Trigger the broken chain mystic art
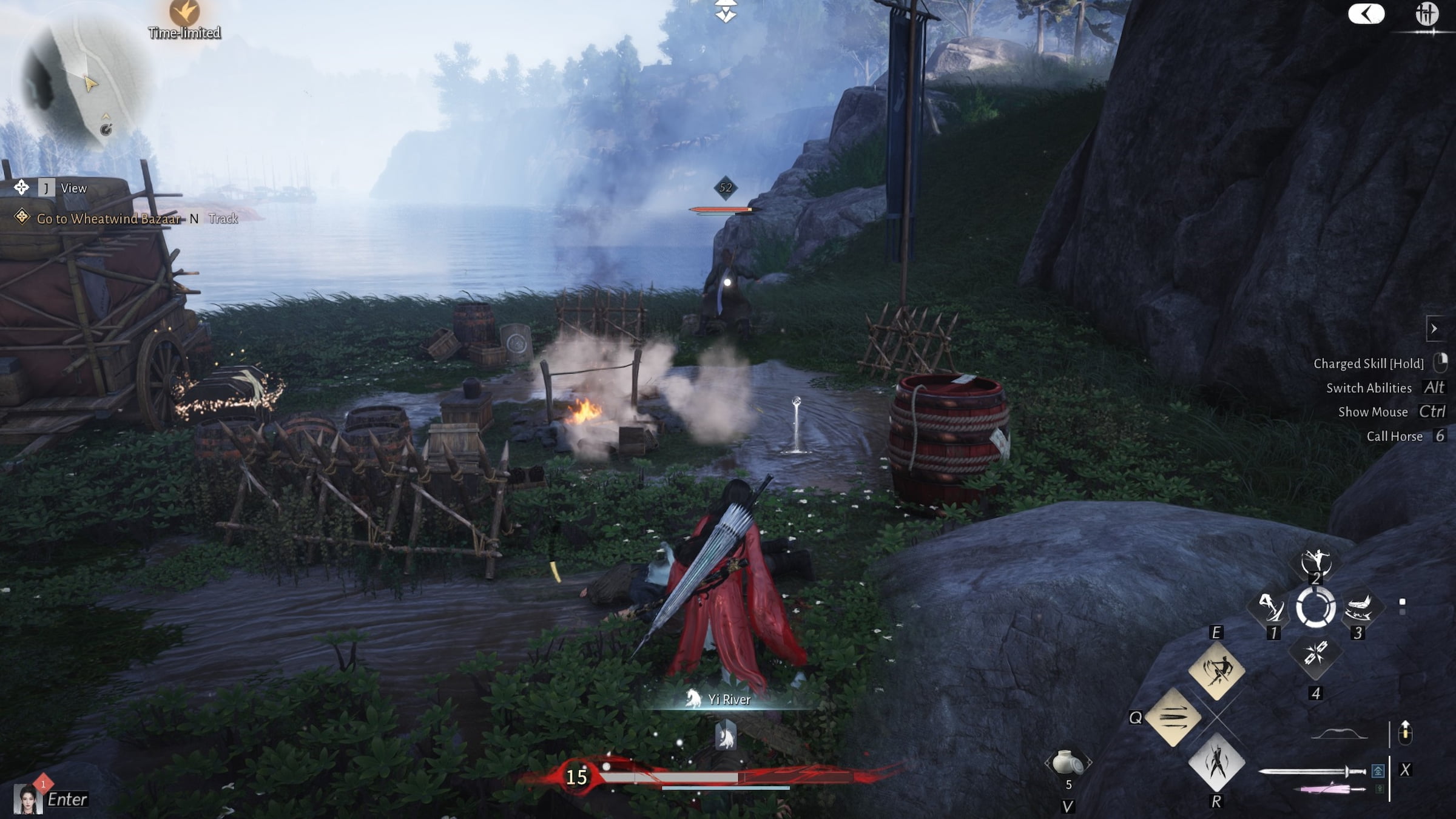This screenshot has width=1456, height=819. coord(1315,655)
